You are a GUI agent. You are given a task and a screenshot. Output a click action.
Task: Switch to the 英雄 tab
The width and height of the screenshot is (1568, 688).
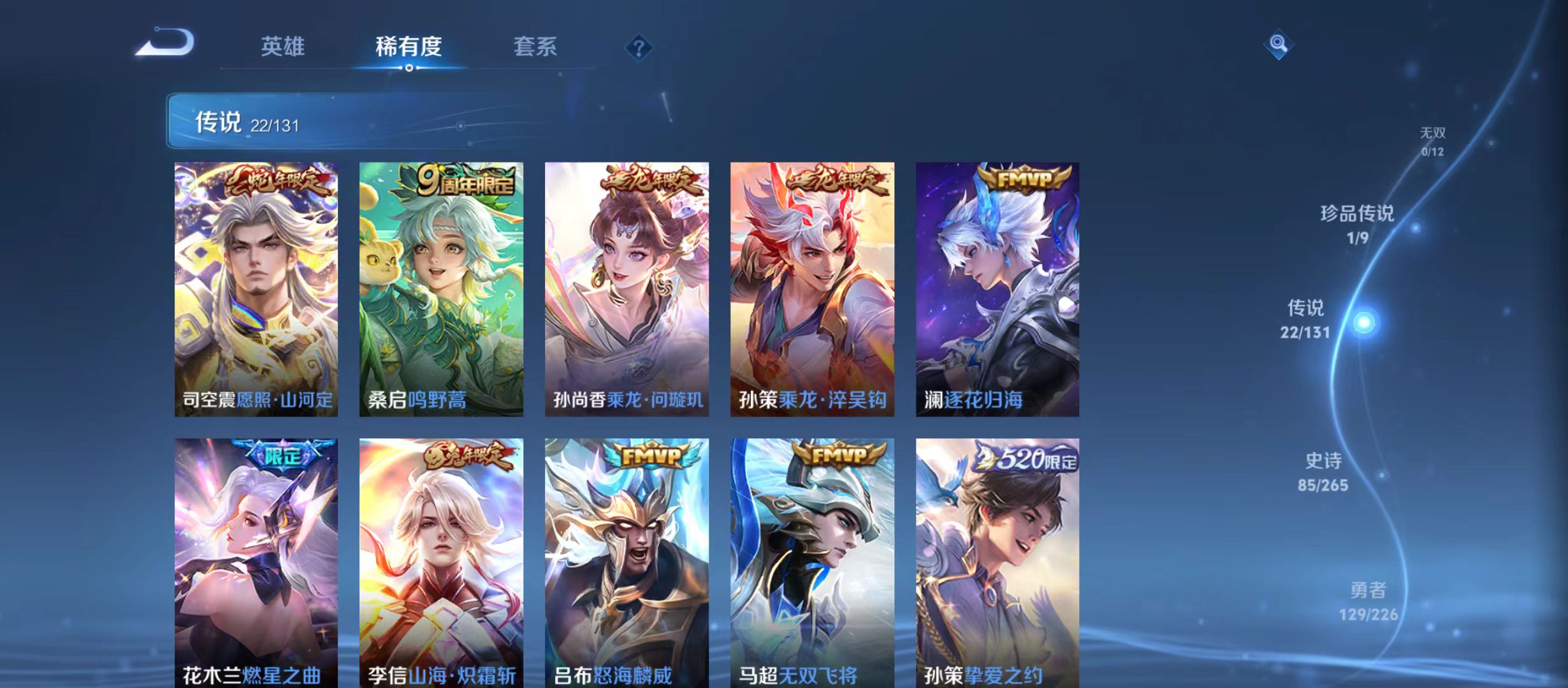coord(284,46)
